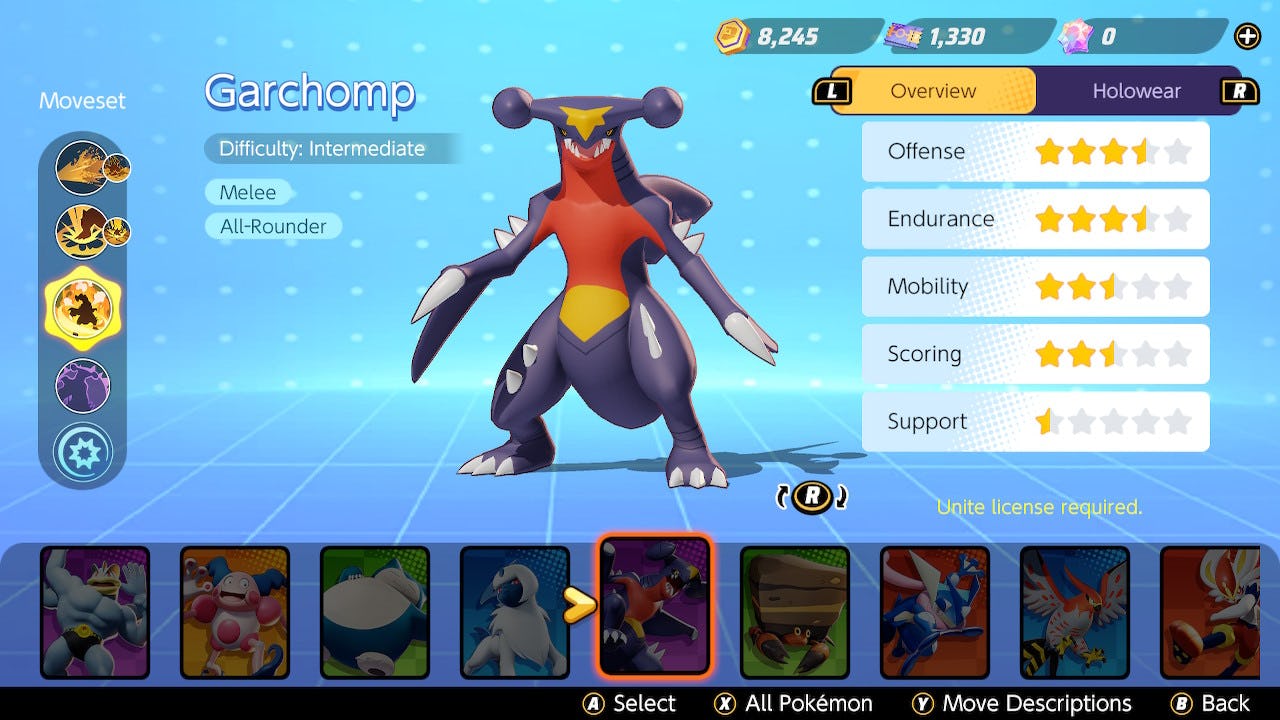Select the Mr. Mime portrait
1280x720 pixels.
235,612
